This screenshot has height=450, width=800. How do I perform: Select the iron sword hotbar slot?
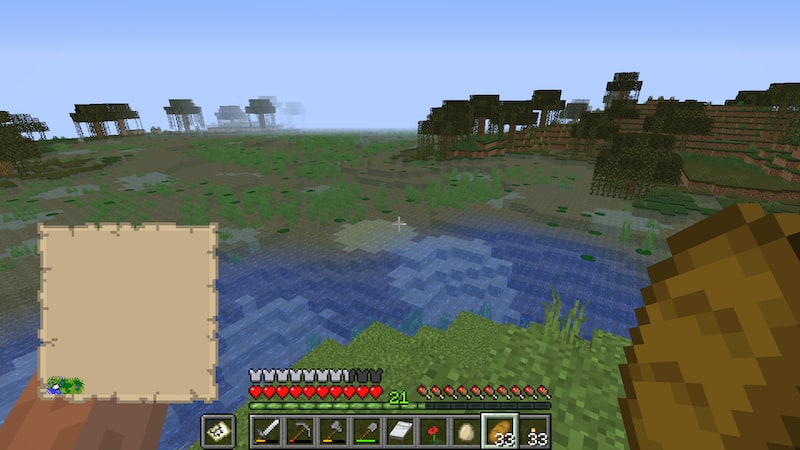[x=267, y=431]
